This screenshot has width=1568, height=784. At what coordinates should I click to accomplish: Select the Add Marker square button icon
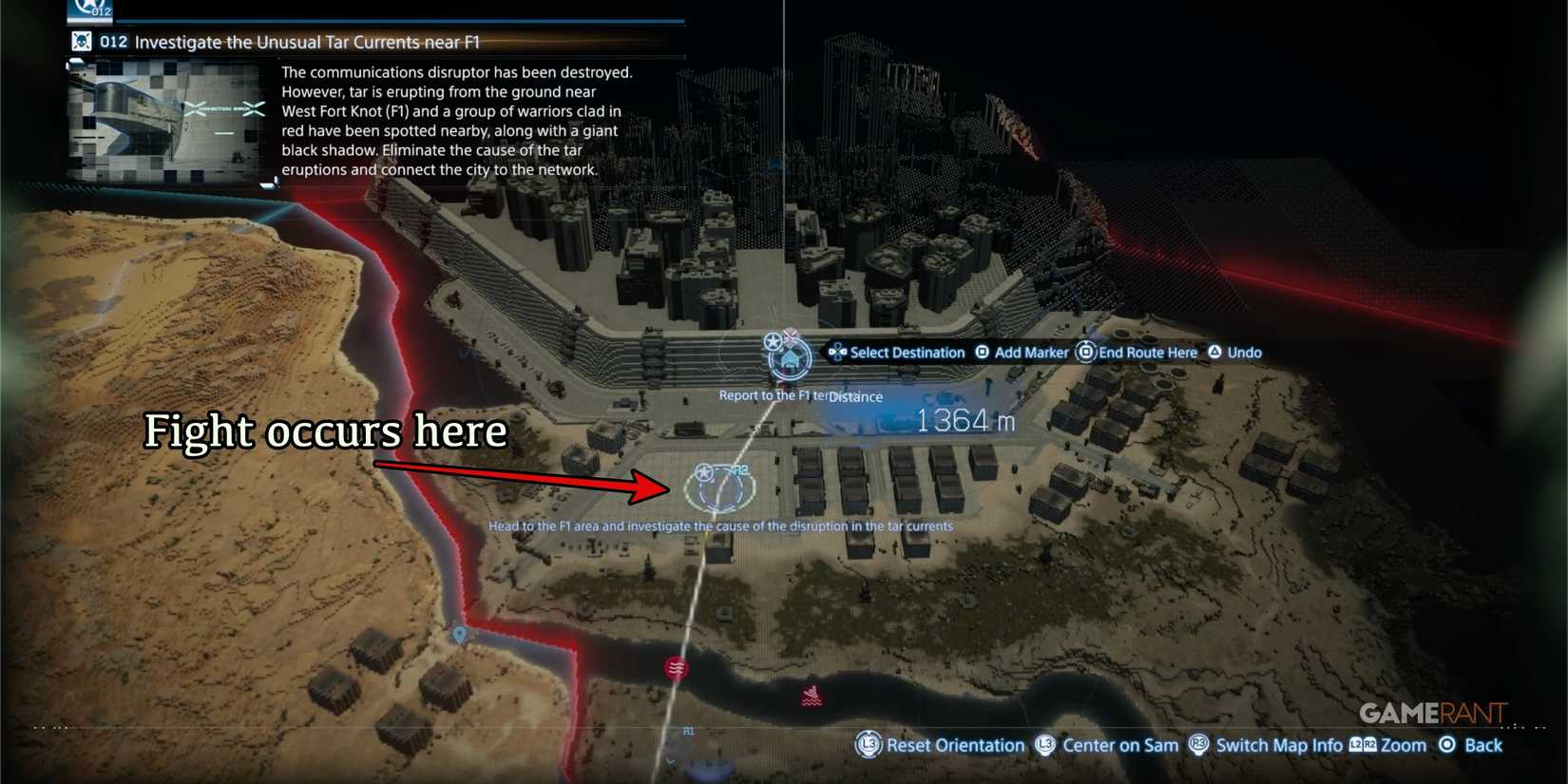pos(981,352)
